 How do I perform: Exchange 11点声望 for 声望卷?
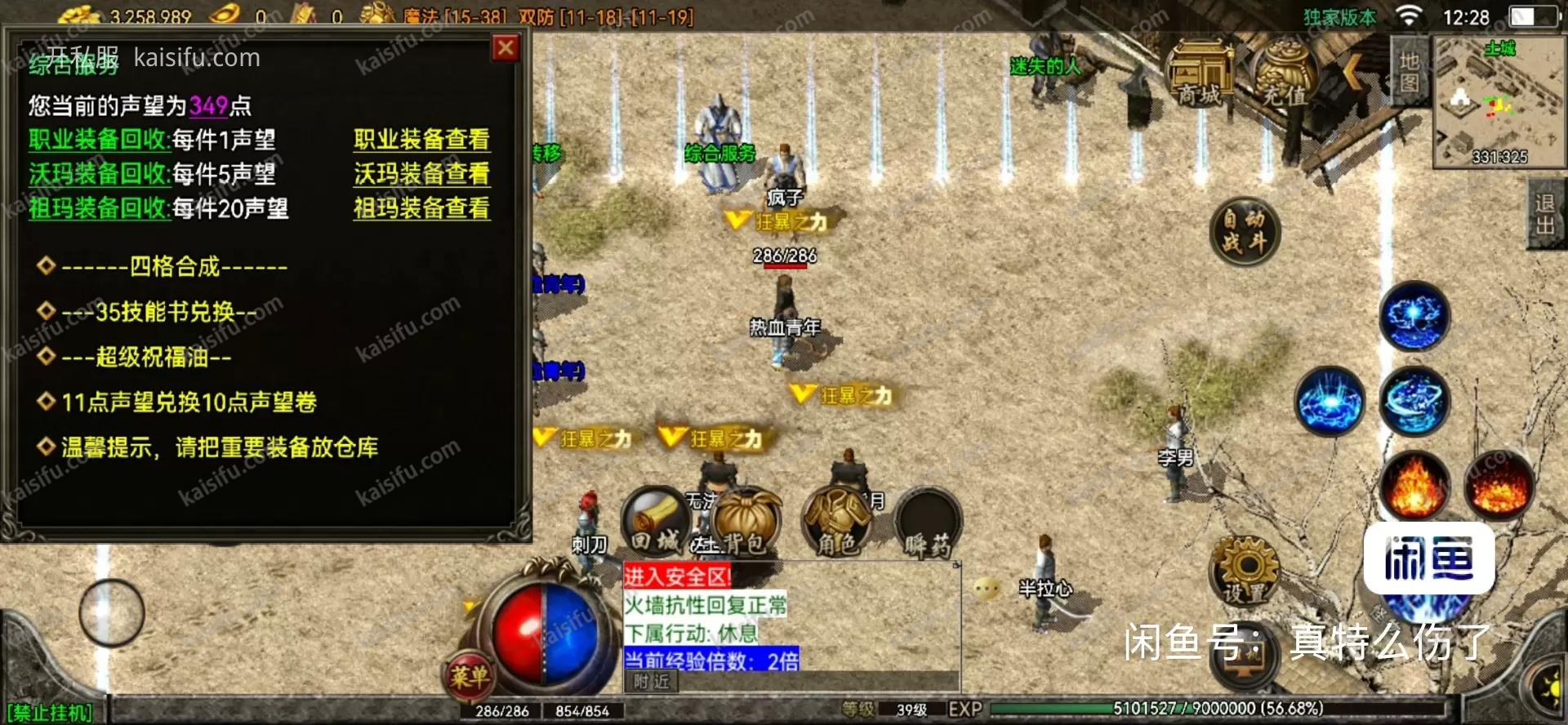[189, 402]
